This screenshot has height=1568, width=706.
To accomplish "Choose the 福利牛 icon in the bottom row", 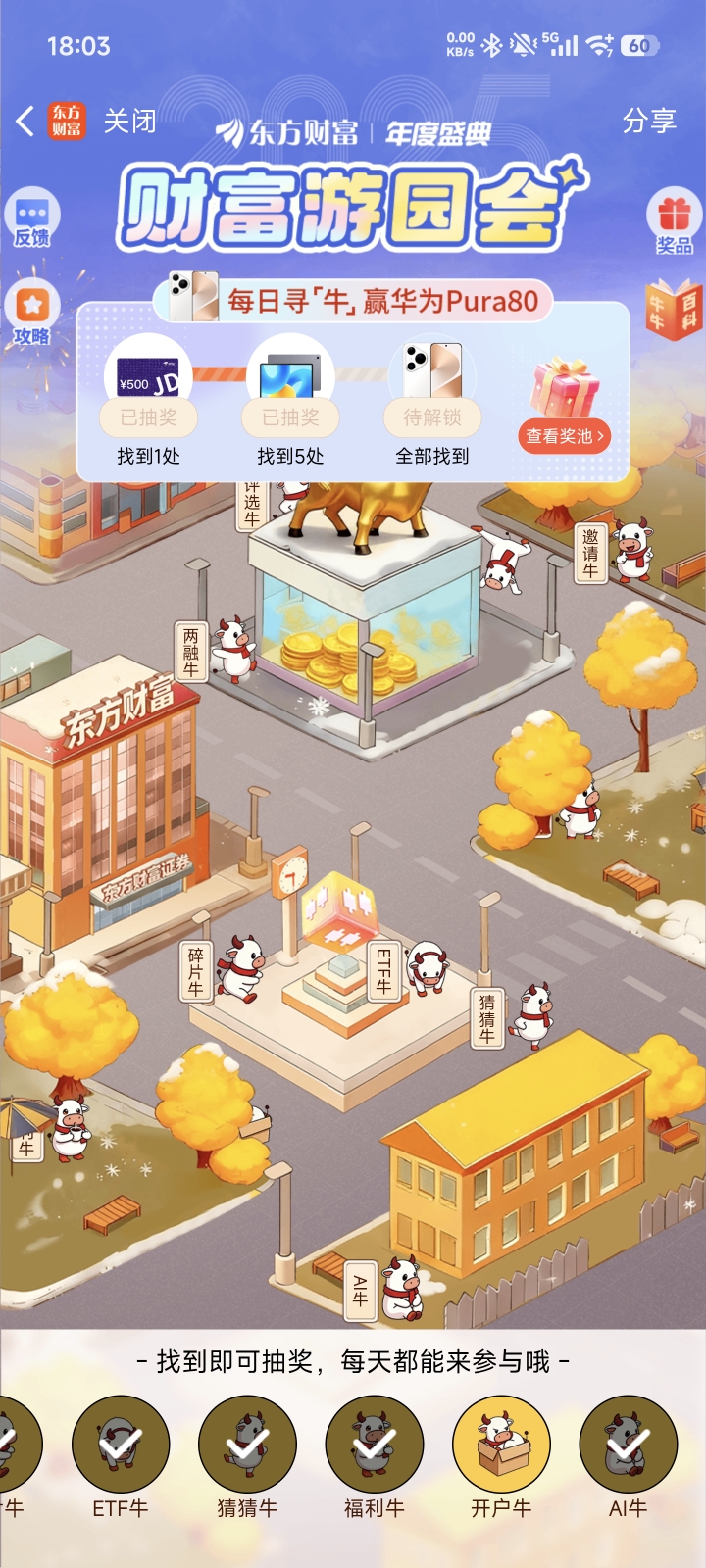I will pyautogui.click(x=375, y=1445).
